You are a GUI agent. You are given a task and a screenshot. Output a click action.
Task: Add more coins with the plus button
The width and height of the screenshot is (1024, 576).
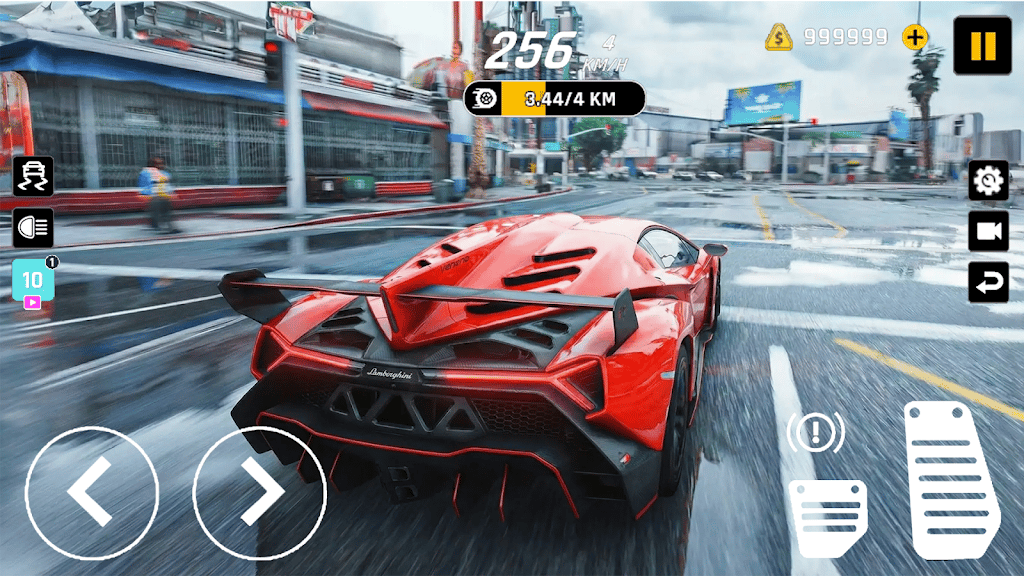(x=914, y=38)
